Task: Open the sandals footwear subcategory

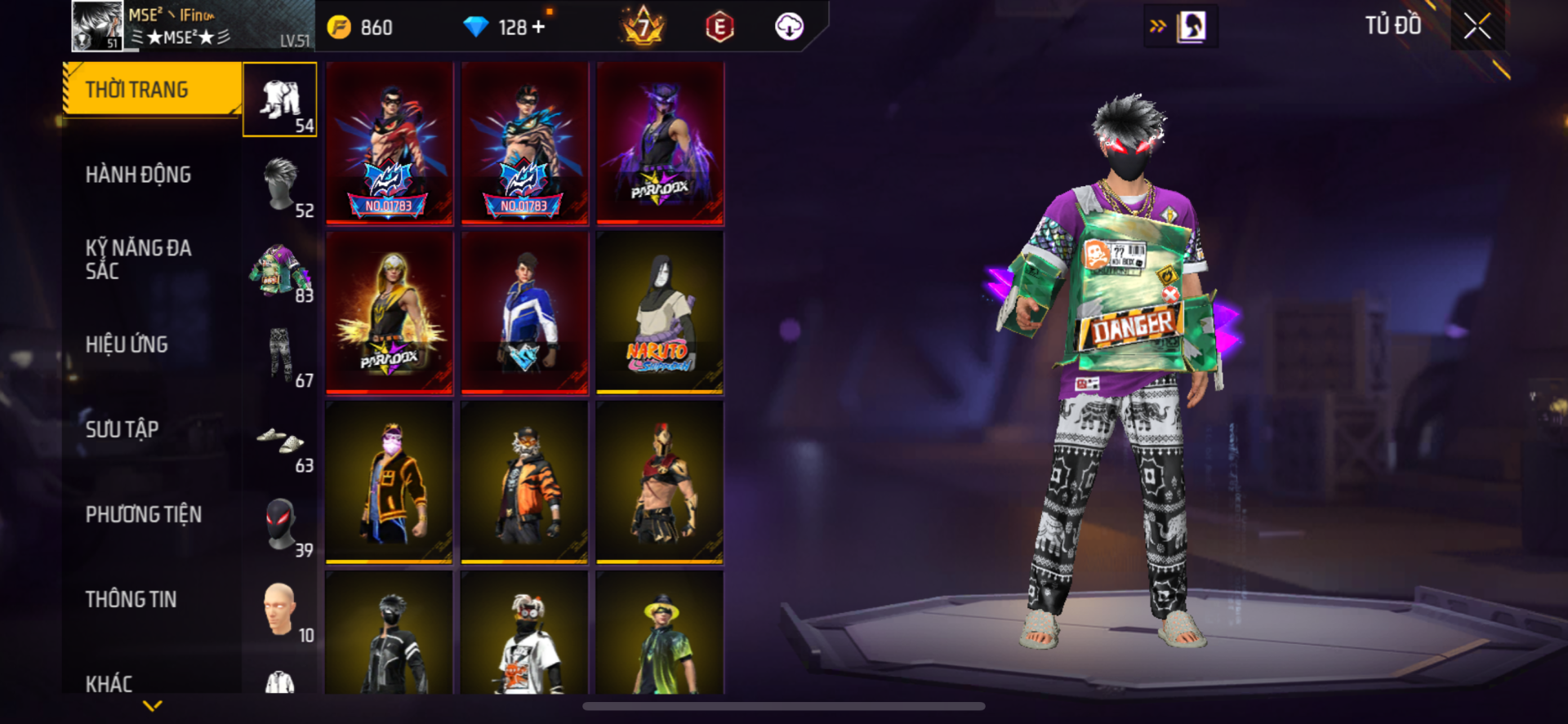Action: (280, 441)
